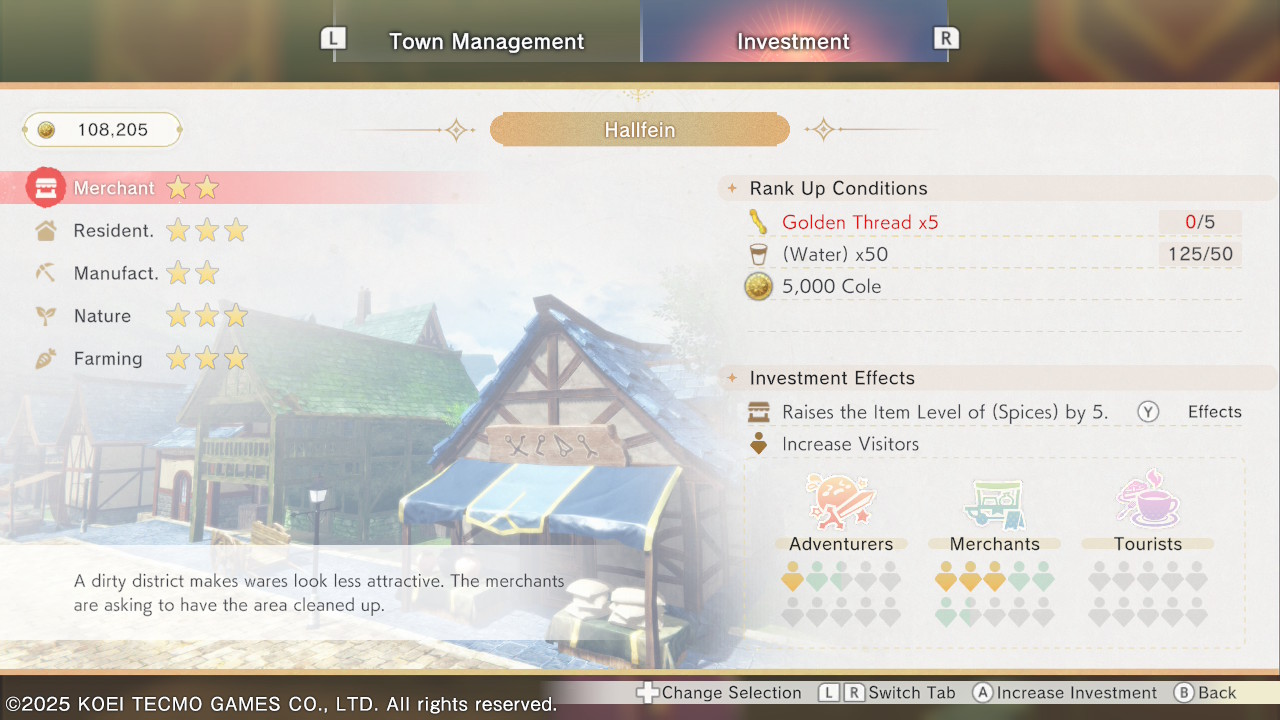Select the Increase Visitors effect row
The image size is (1280, 720).
tap(850, 444)
